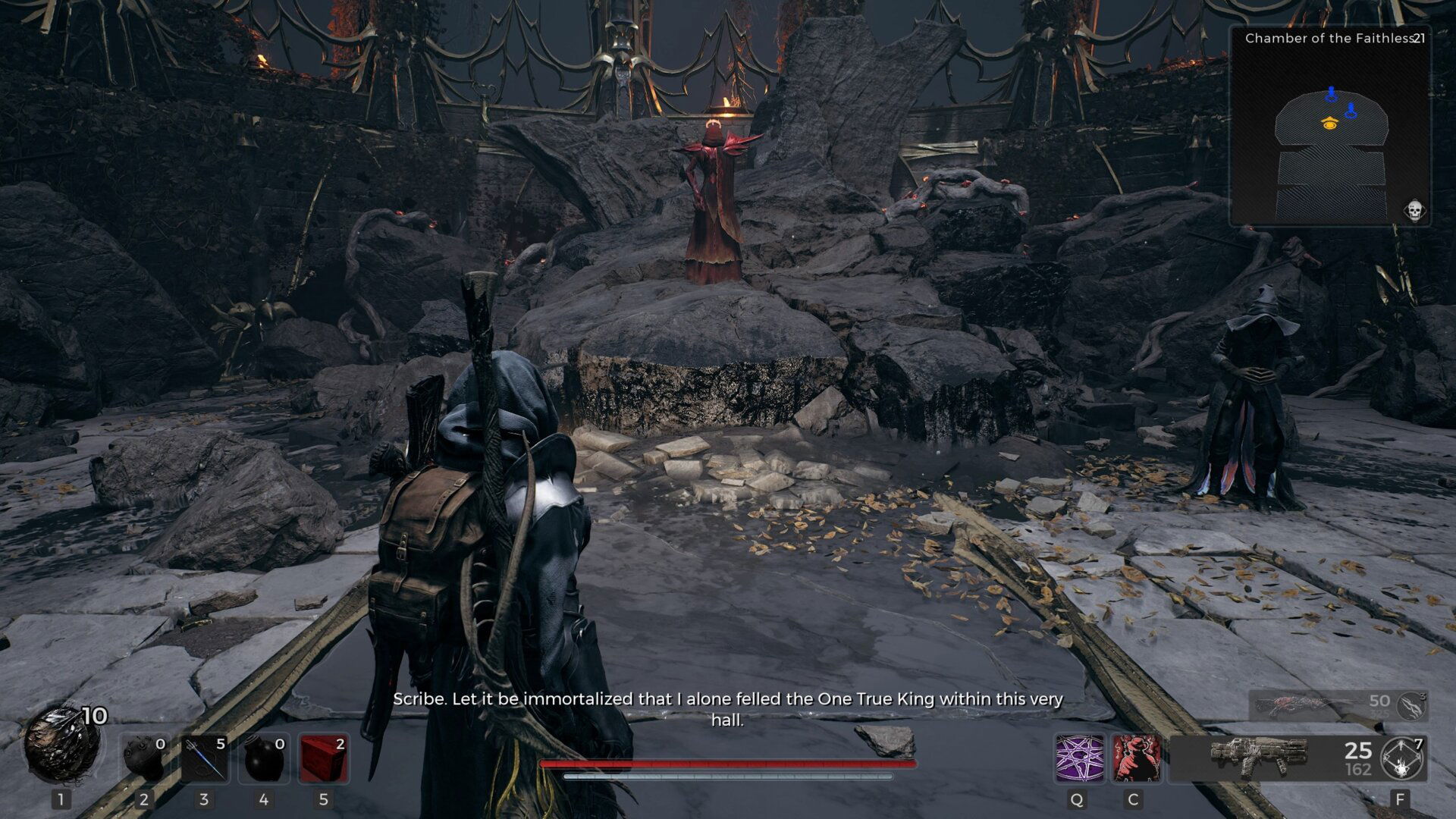
Task: Activate the purple star sigil skill
Action: click(1080, 758)
